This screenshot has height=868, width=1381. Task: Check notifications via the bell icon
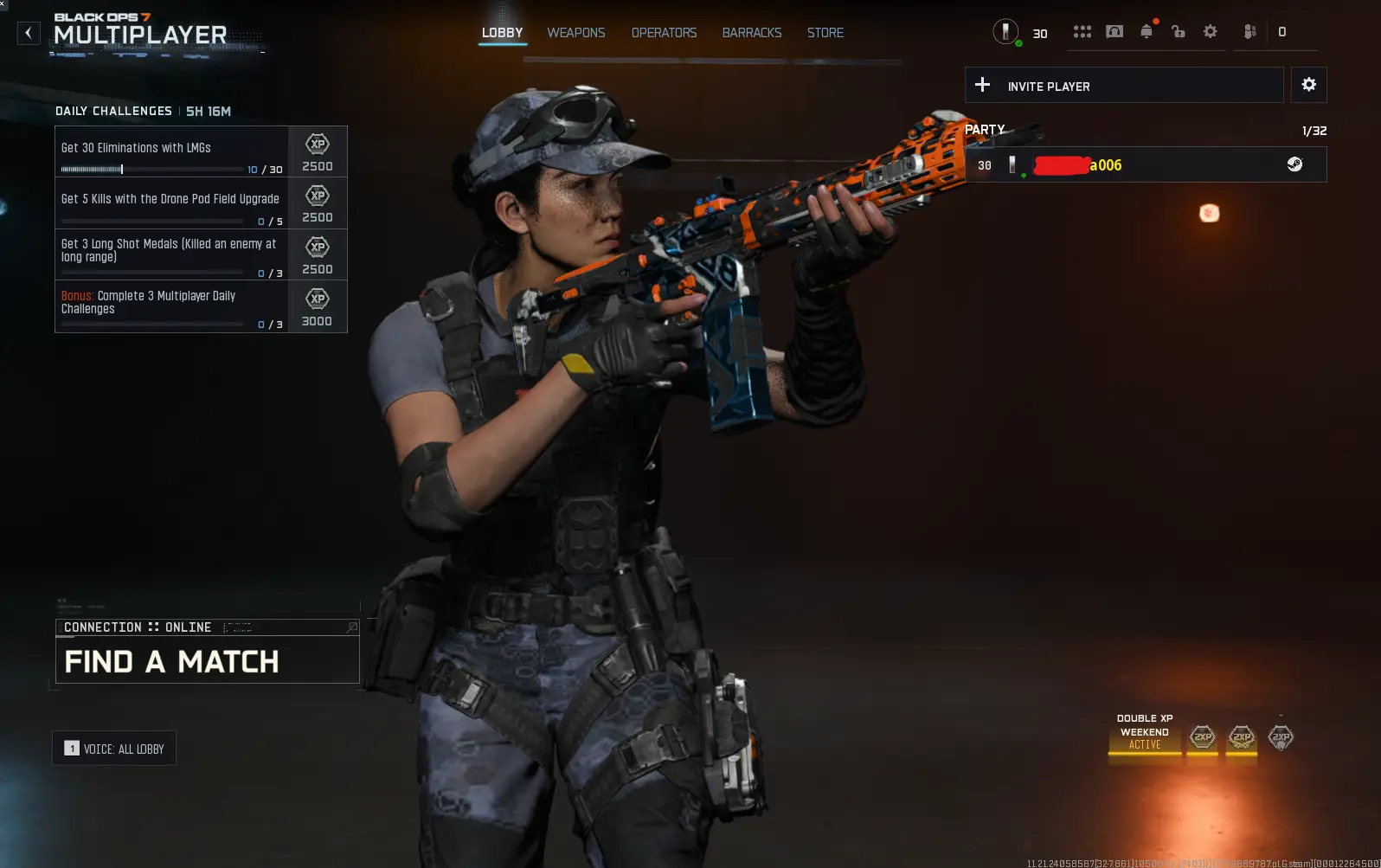coord(1147,32)
